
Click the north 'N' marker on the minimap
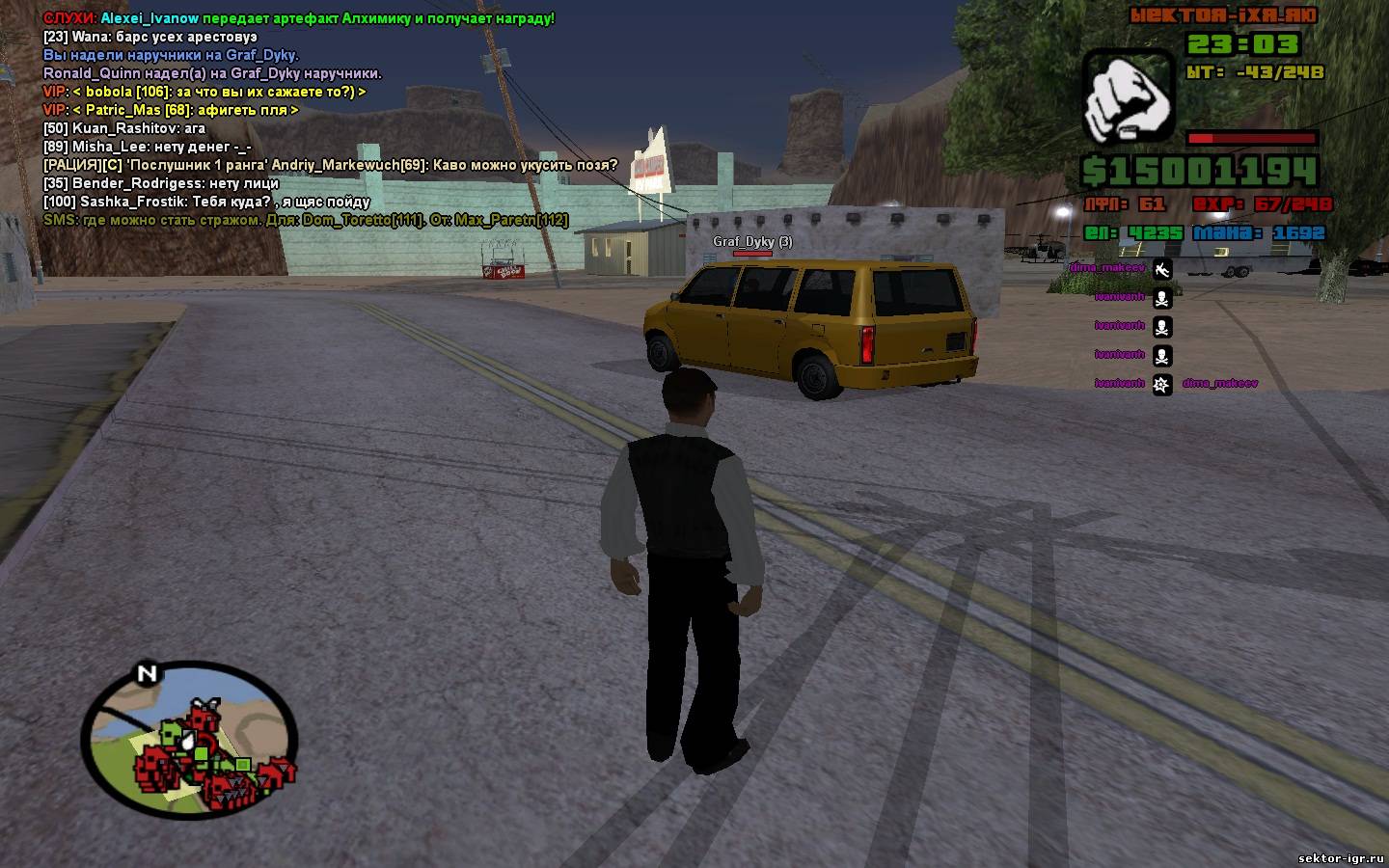coord(147,673)
